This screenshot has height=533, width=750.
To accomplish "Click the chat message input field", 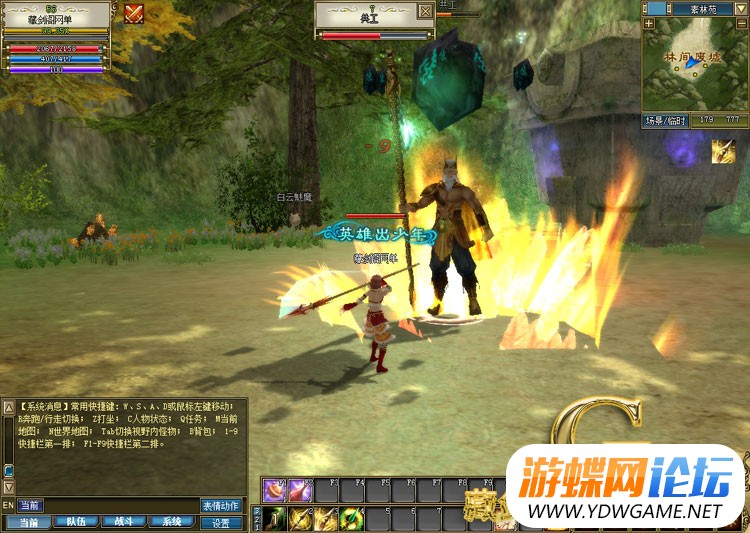I will coord(120,505).
